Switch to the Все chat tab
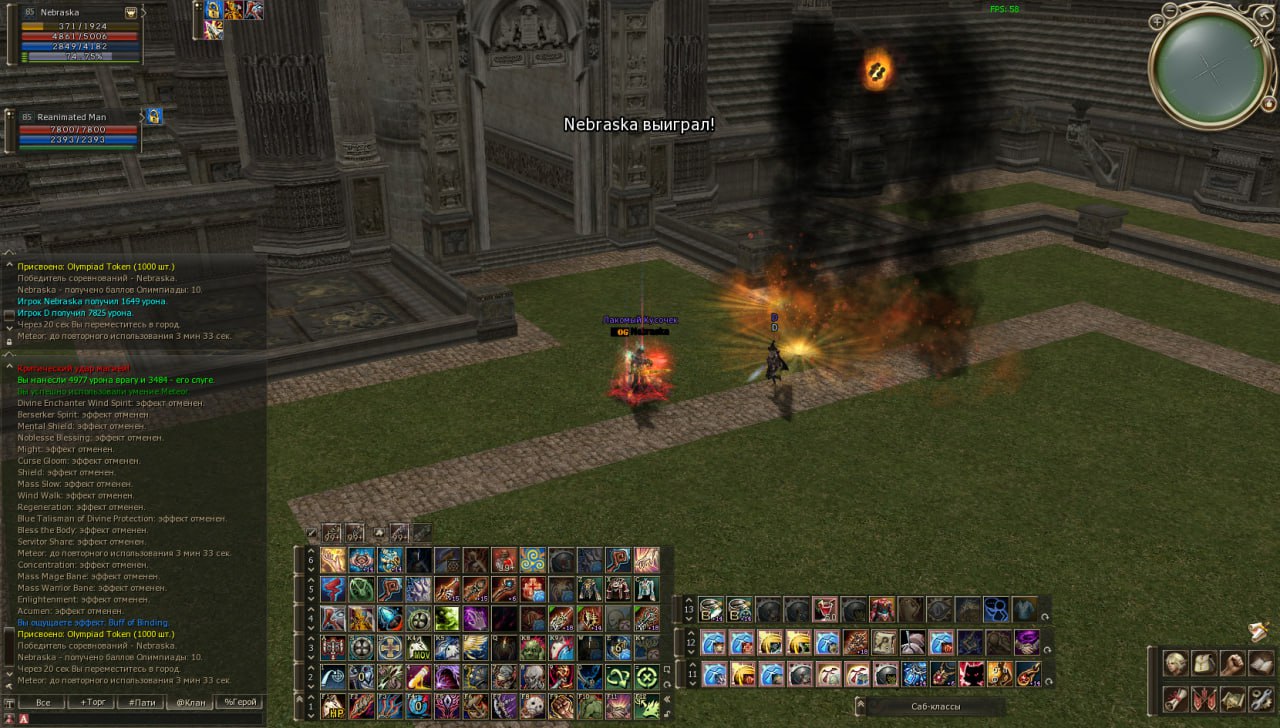The width and height of the screenshot is (1280, 728). (43, 702)
